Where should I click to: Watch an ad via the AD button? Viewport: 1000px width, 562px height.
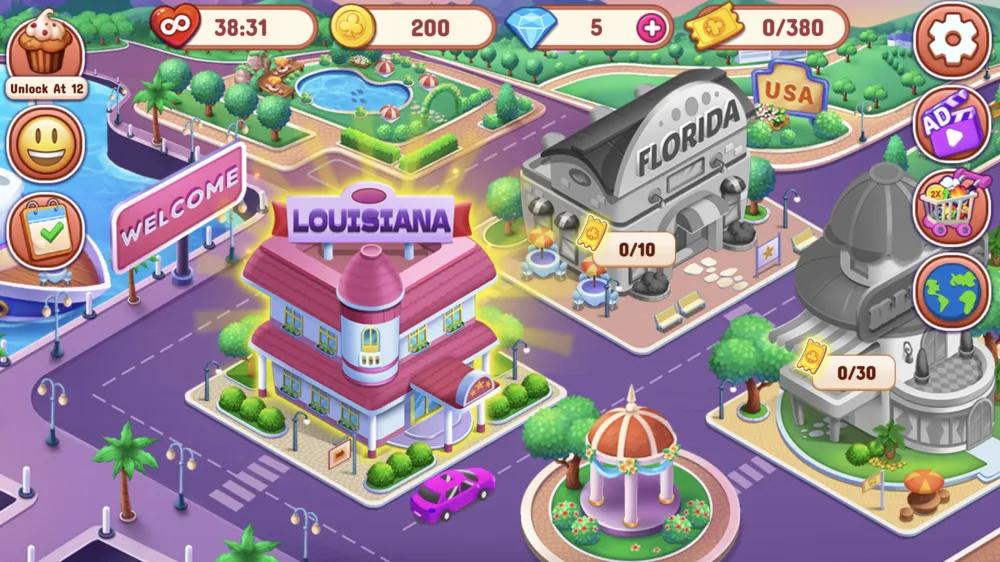(951, 125)
